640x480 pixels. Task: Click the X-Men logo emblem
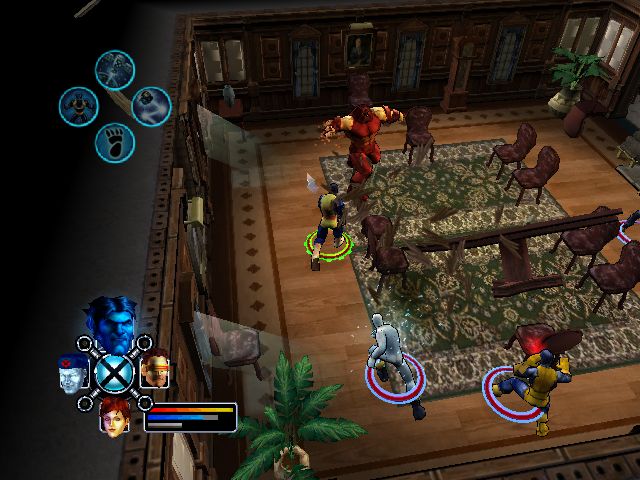click(115, 373)
